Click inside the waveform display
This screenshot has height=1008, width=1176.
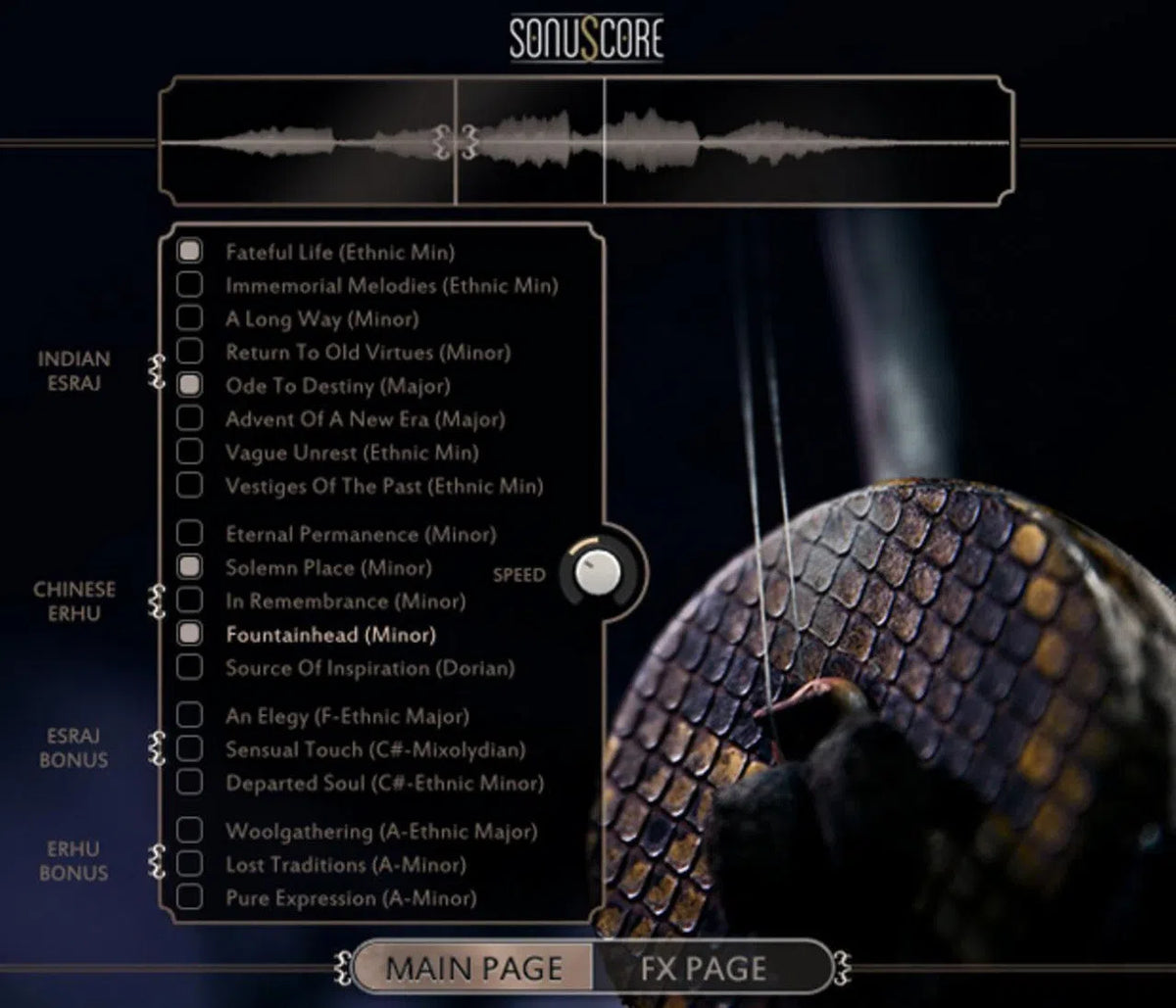pyautogui.click(x=784, y=142)
